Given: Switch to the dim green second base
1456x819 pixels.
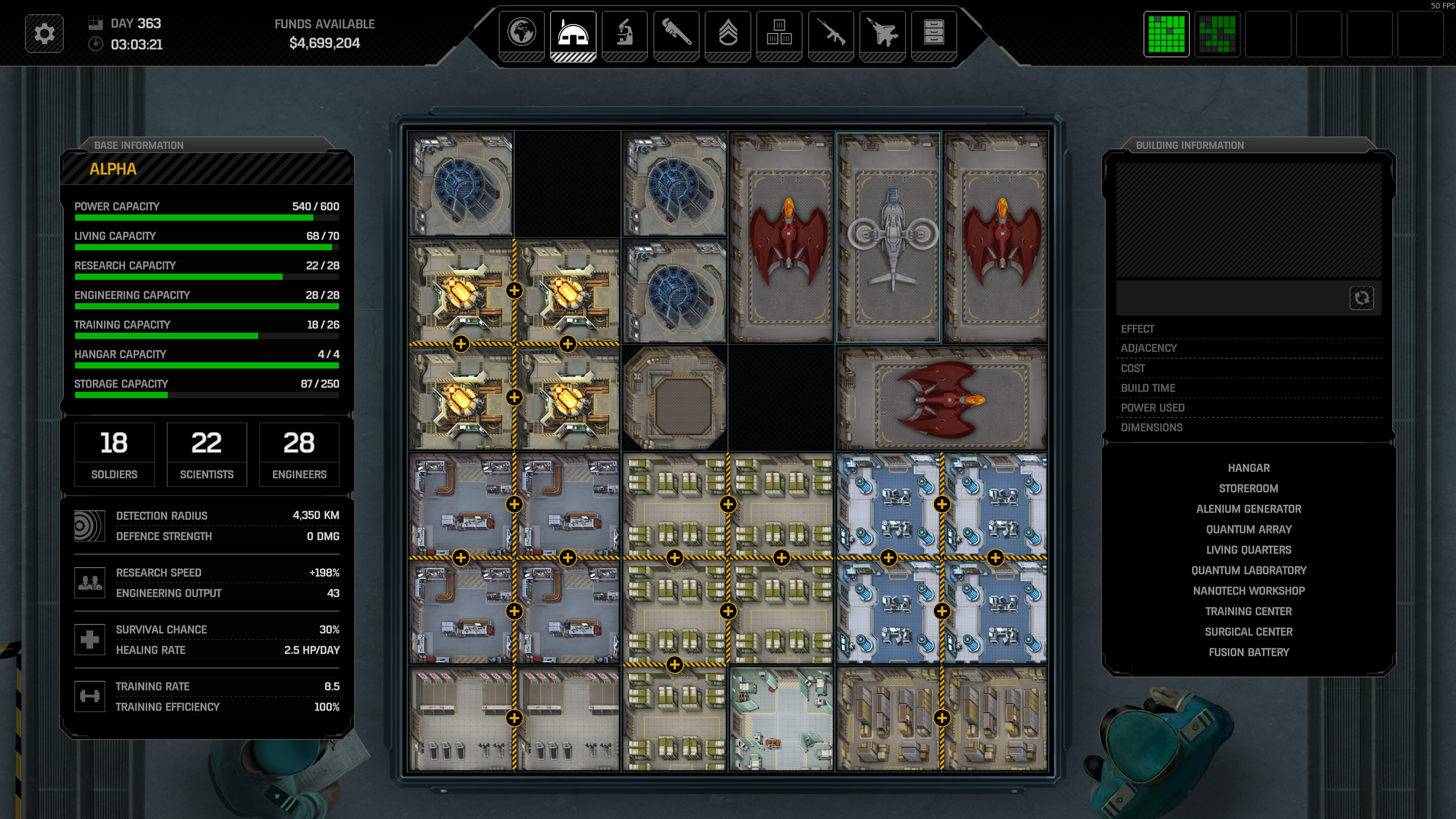Looking at the screenshot, I should coord(1217,34).
